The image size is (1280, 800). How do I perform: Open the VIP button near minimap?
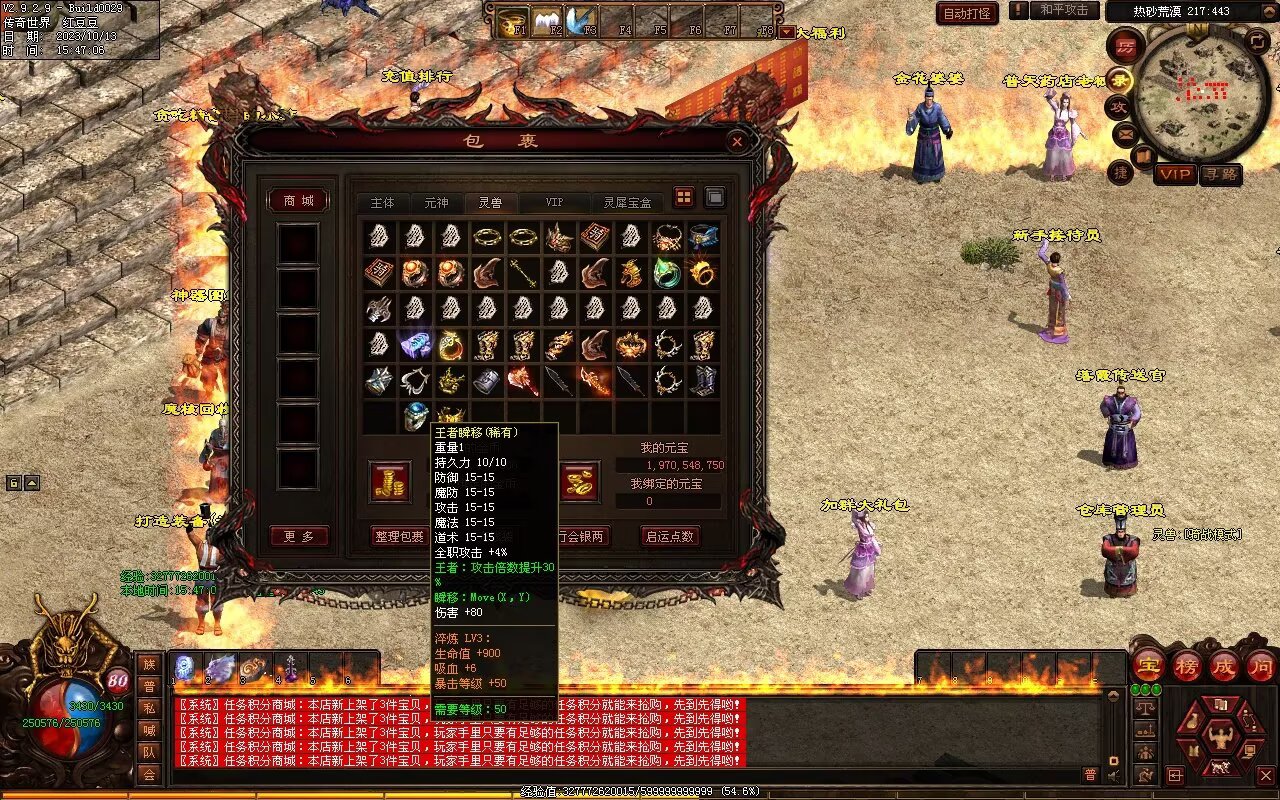pos(1175,174)
